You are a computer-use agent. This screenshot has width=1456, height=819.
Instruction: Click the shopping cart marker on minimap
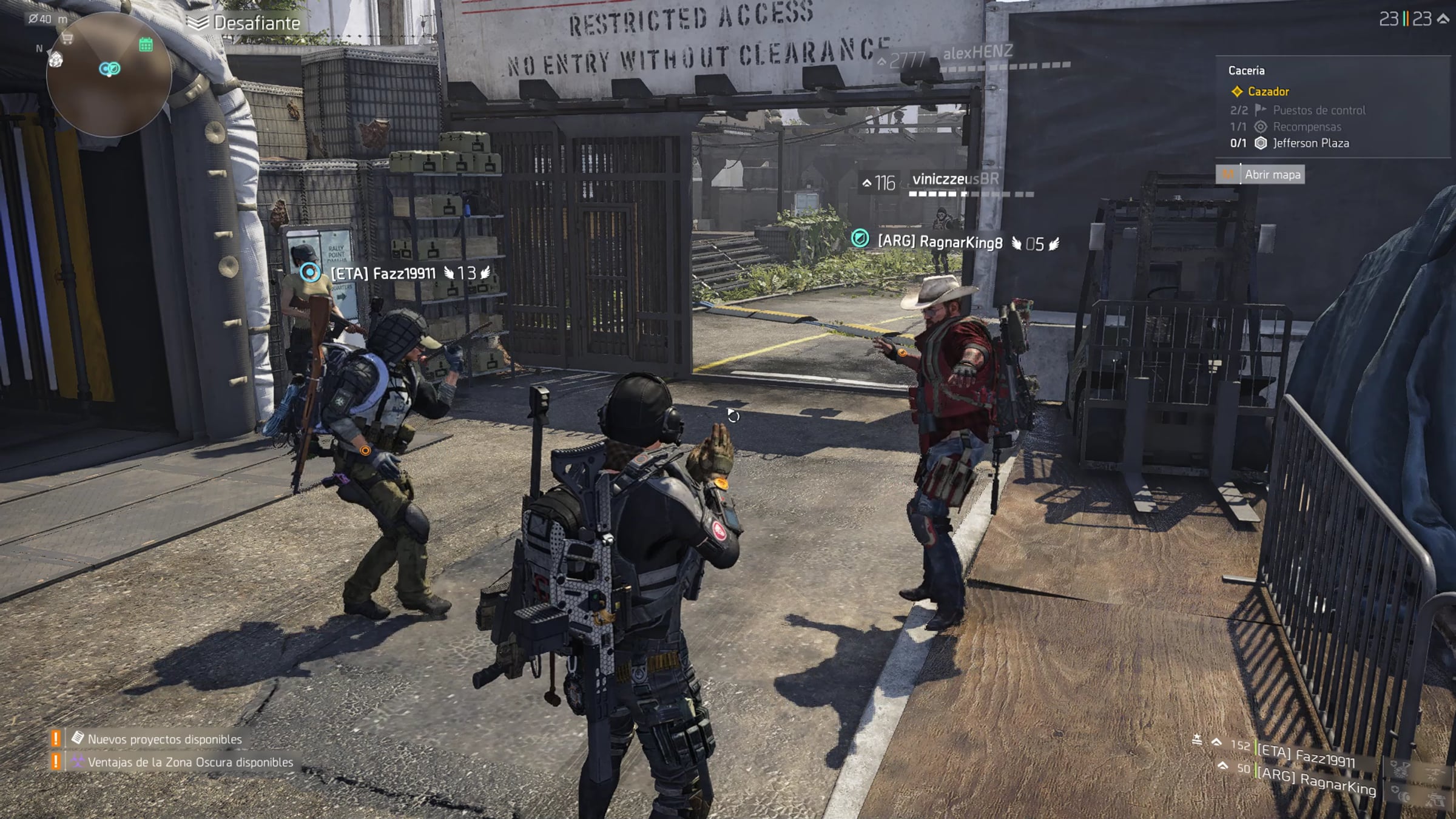pos(67,39)
